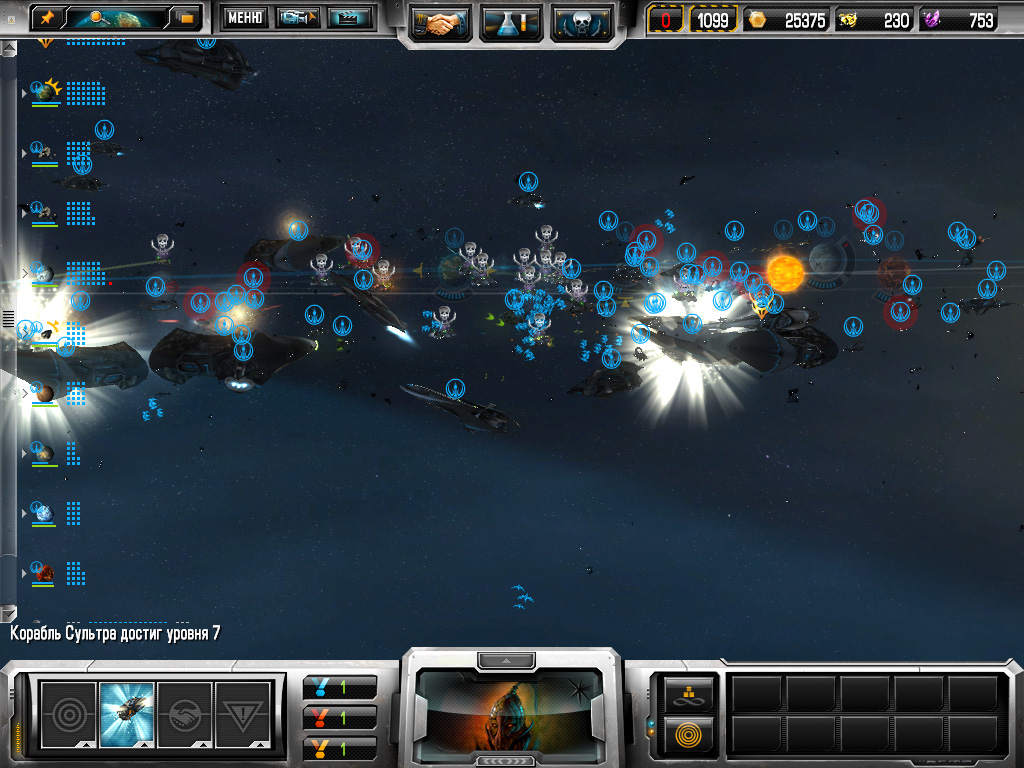The width and height of the screenshot is (1024, 768).
Task: Open the МЕНЮ game menu
Action: (243, 17)
